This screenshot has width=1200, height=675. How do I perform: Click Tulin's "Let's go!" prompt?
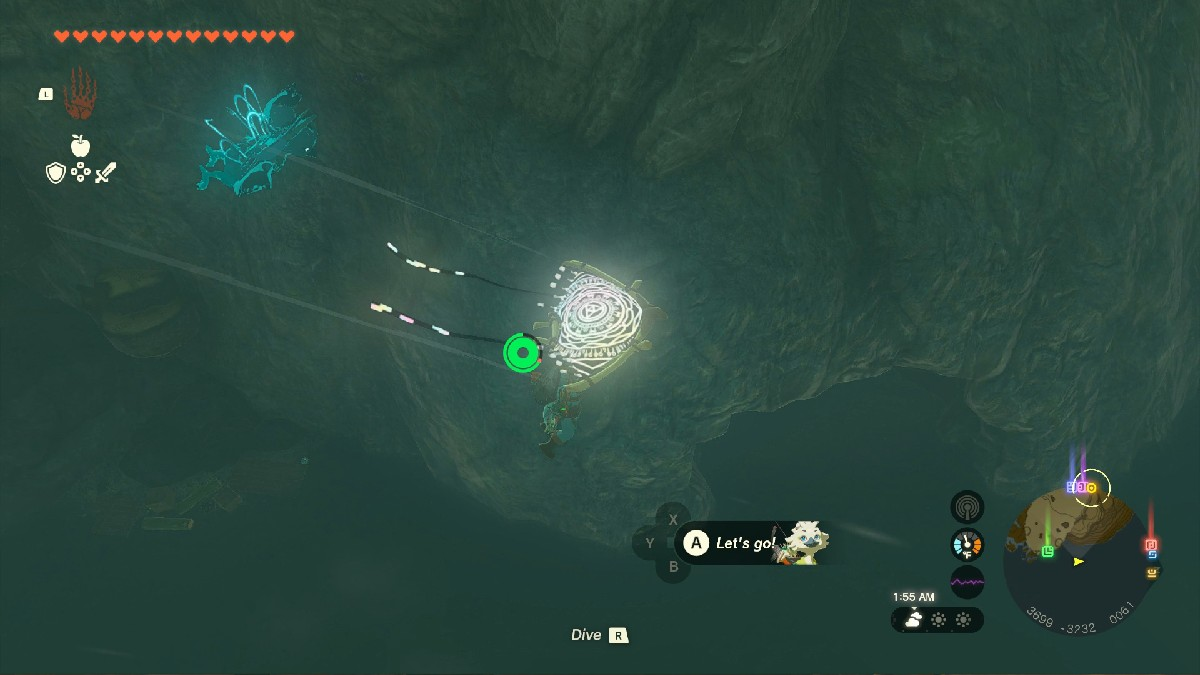tap(745, 544)
